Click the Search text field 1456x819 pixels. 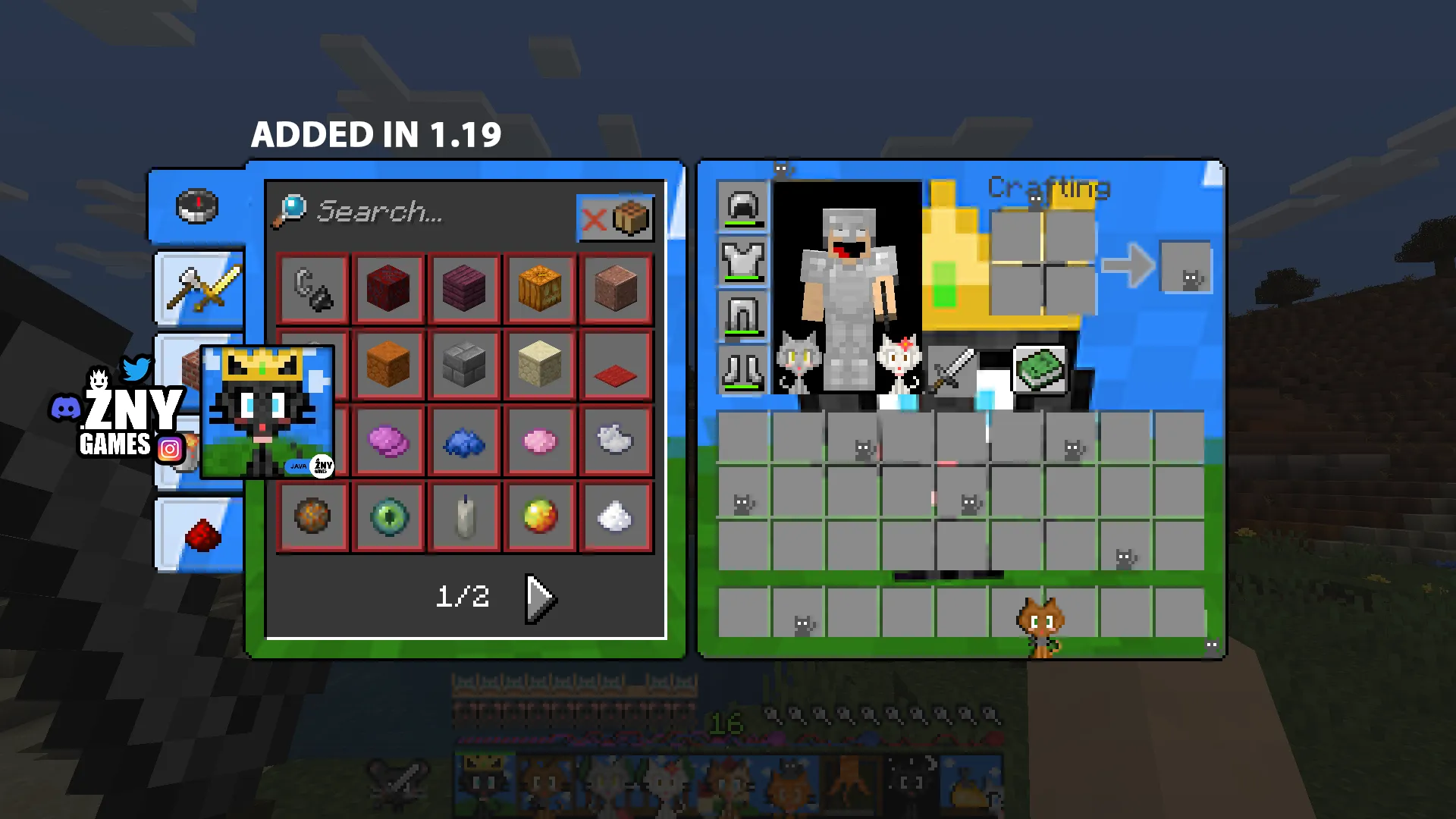(425, 212)
